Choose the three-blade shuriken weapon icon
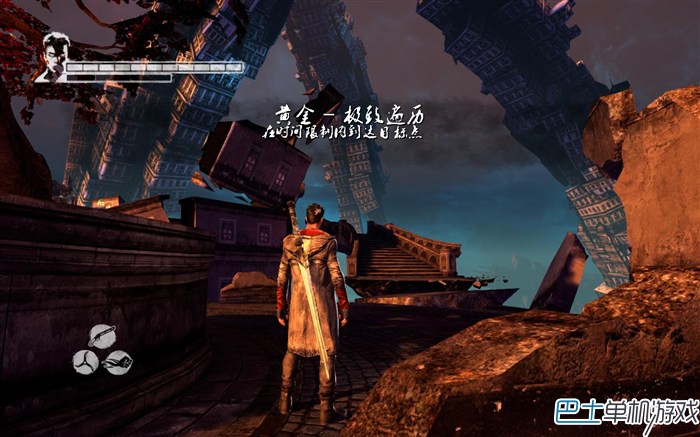The height and width of the screenshot is (437, 700). pos(85,361)
